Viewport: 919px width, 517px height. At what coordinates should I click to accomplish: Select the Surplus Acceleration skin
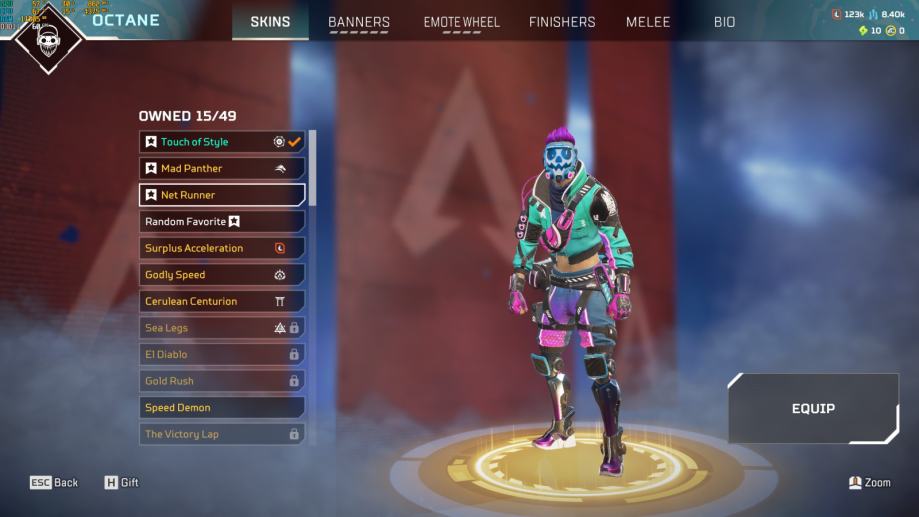[222, 248]
